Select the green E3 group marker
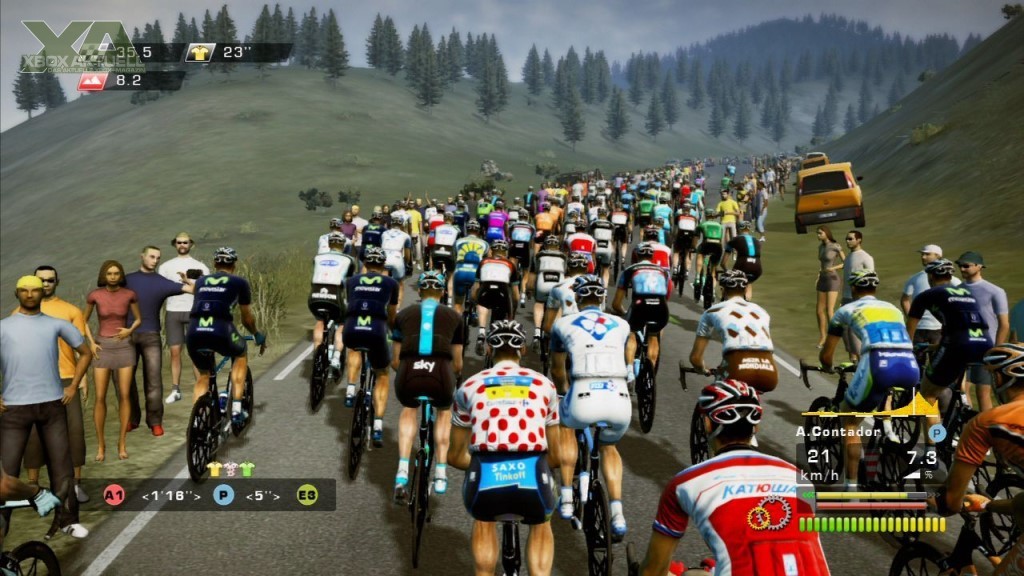The image size is (1024, 576). [306, 494]
